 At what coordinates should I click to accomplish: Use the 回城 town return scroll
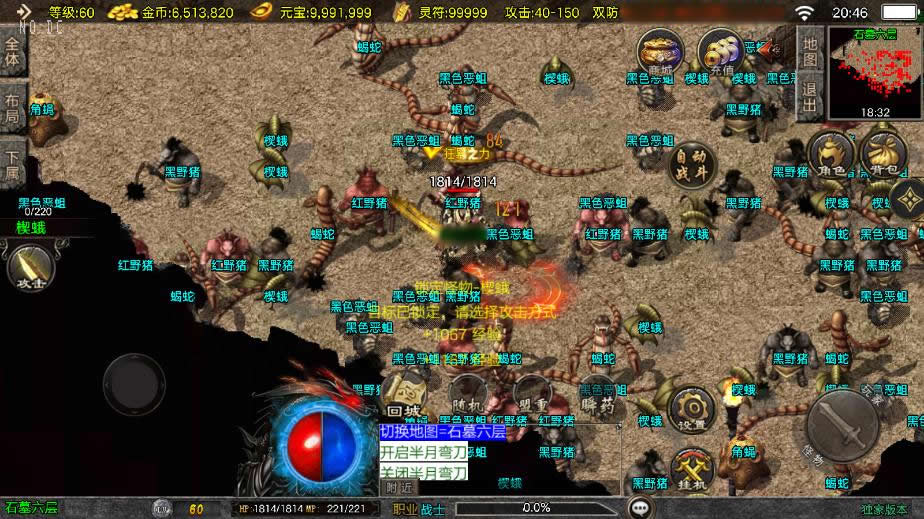[x=402, y=397]
